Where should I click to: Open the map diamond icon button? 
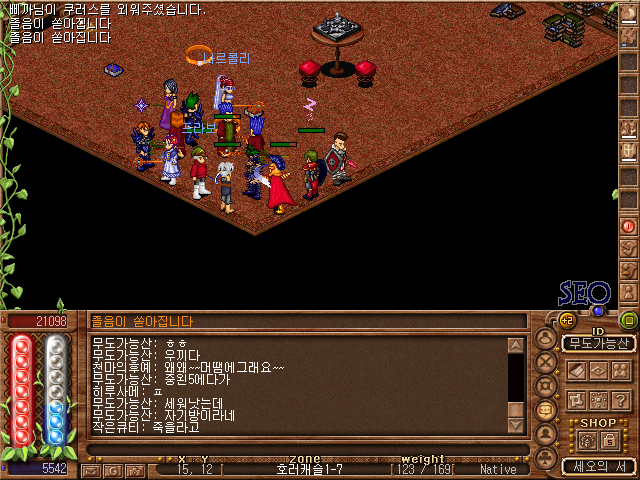coord(598,370)
